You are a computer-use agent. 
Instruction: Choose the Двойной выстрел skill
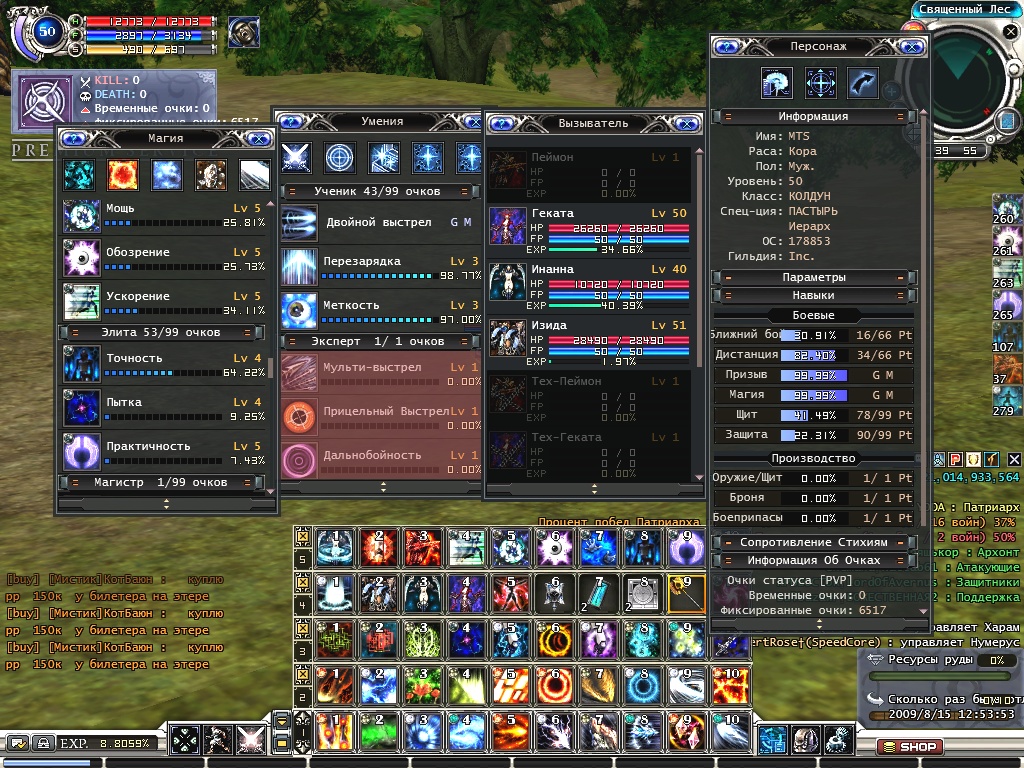coord(300,222)
